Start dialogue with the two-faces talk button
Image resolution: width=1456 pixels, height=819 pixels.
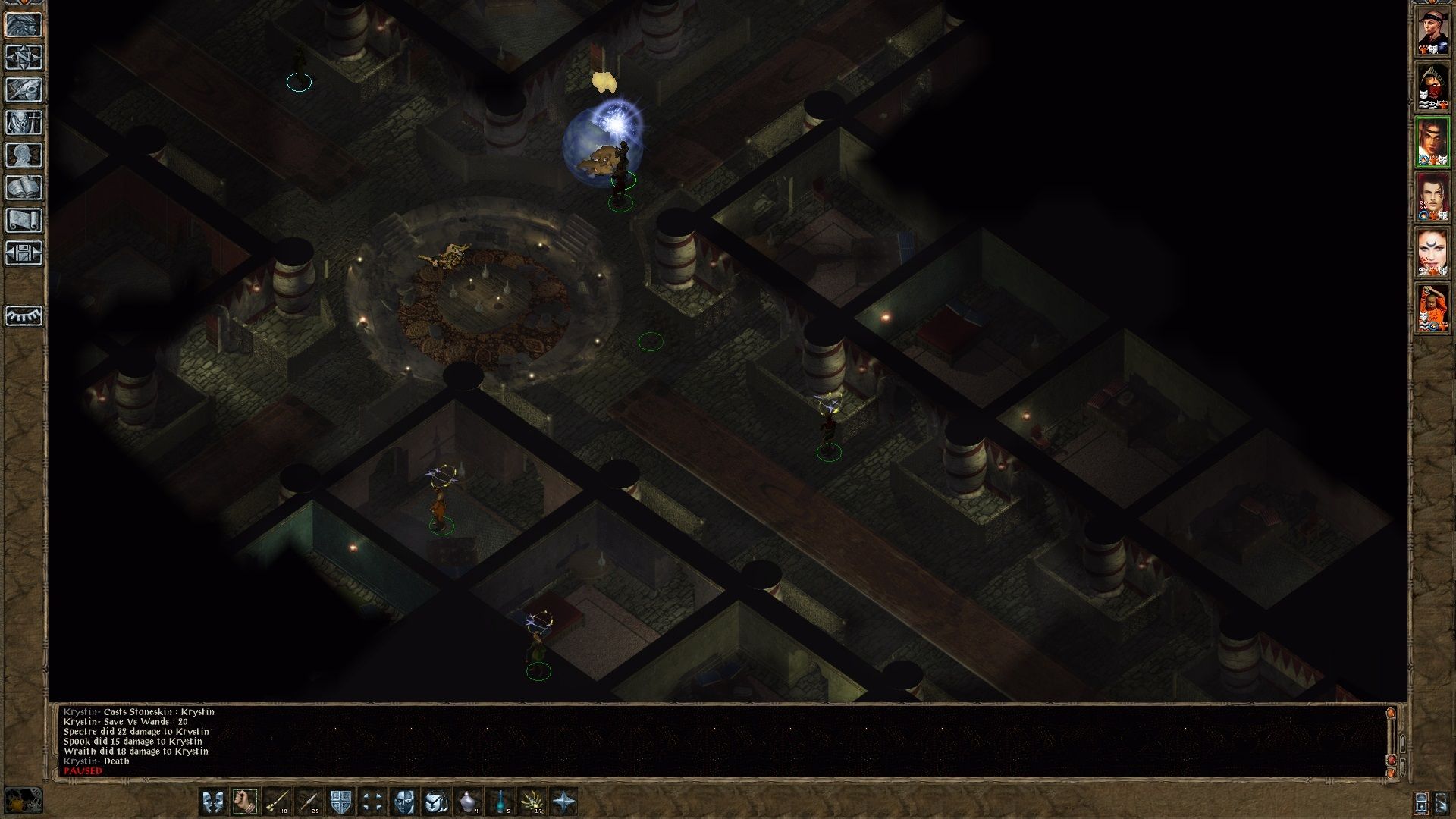point(212,802)
